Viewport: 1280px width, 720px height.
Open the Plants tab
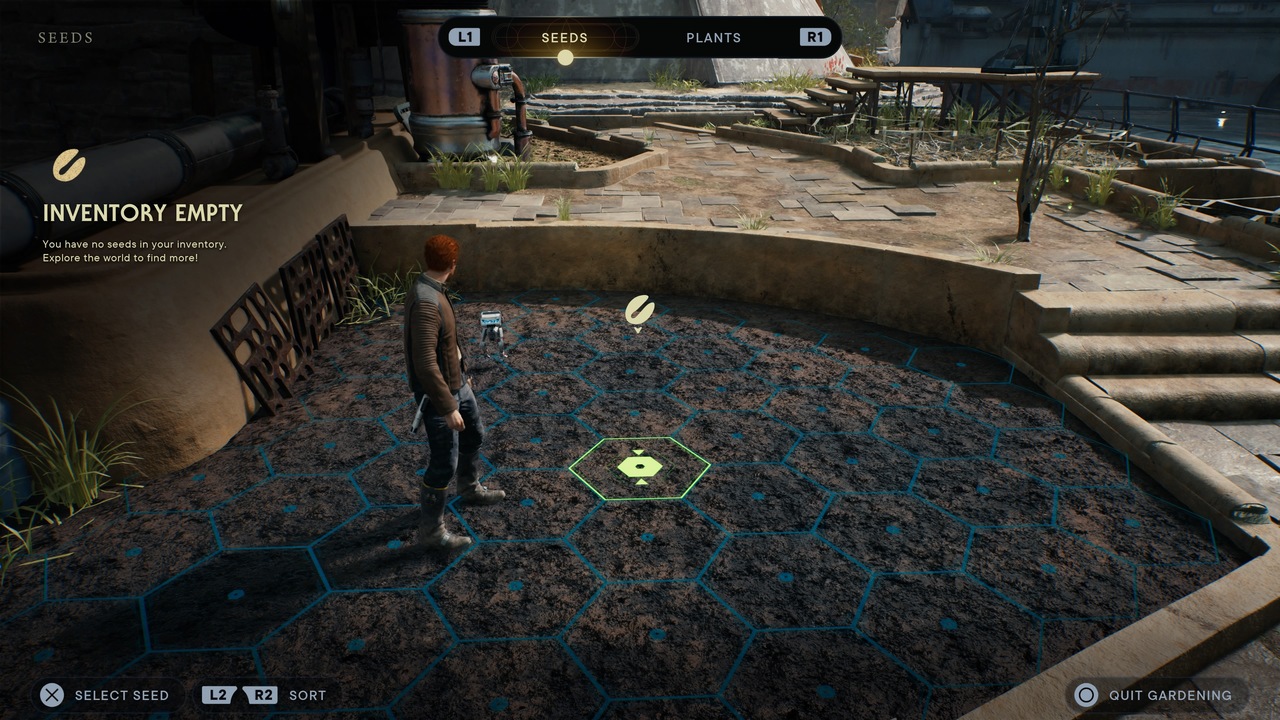tap(713, 38)
